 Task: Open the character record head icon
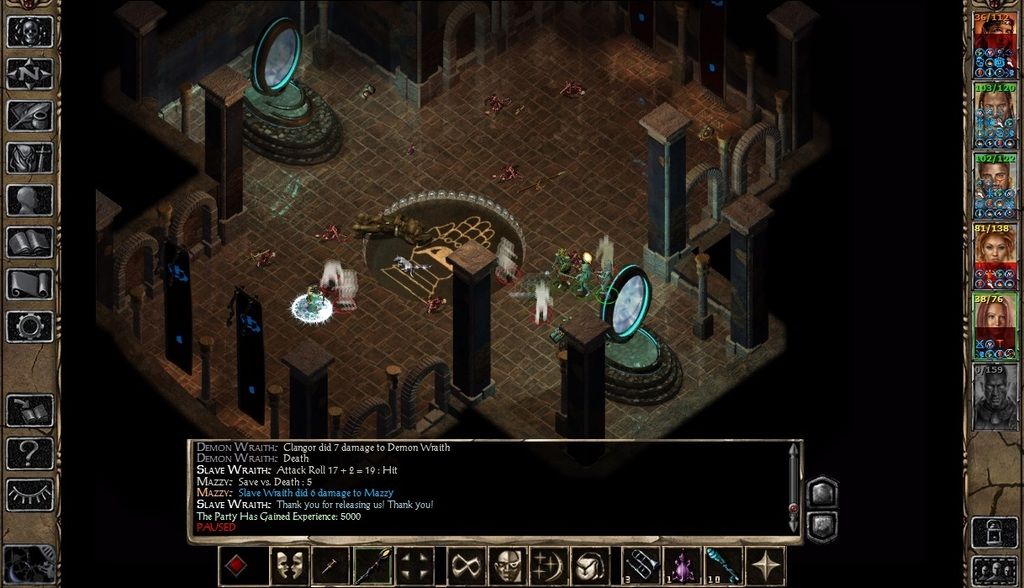(x=30, y=199)
